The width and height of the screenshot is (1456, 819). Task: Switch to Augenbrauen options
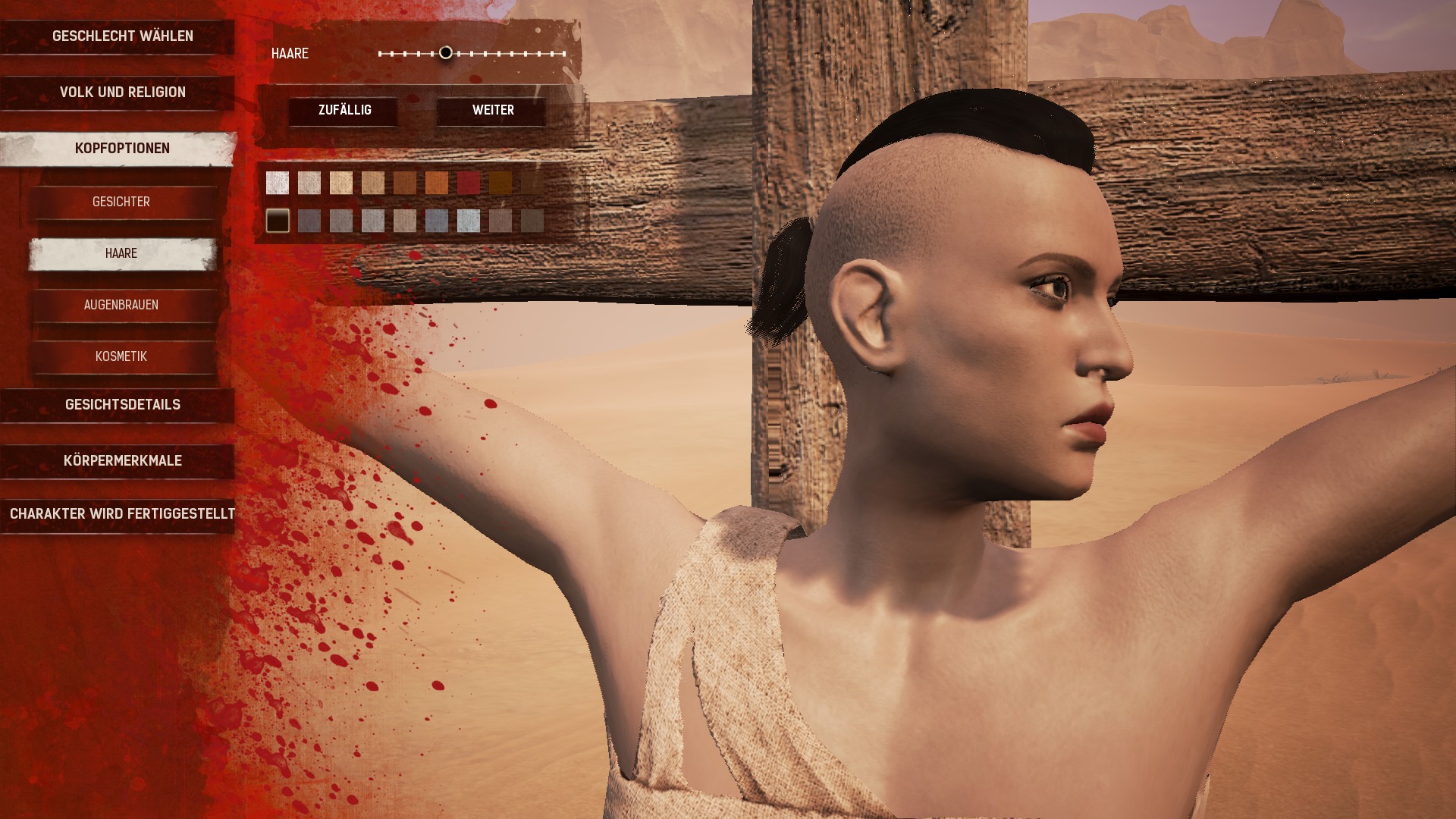[x=121, y=305]
